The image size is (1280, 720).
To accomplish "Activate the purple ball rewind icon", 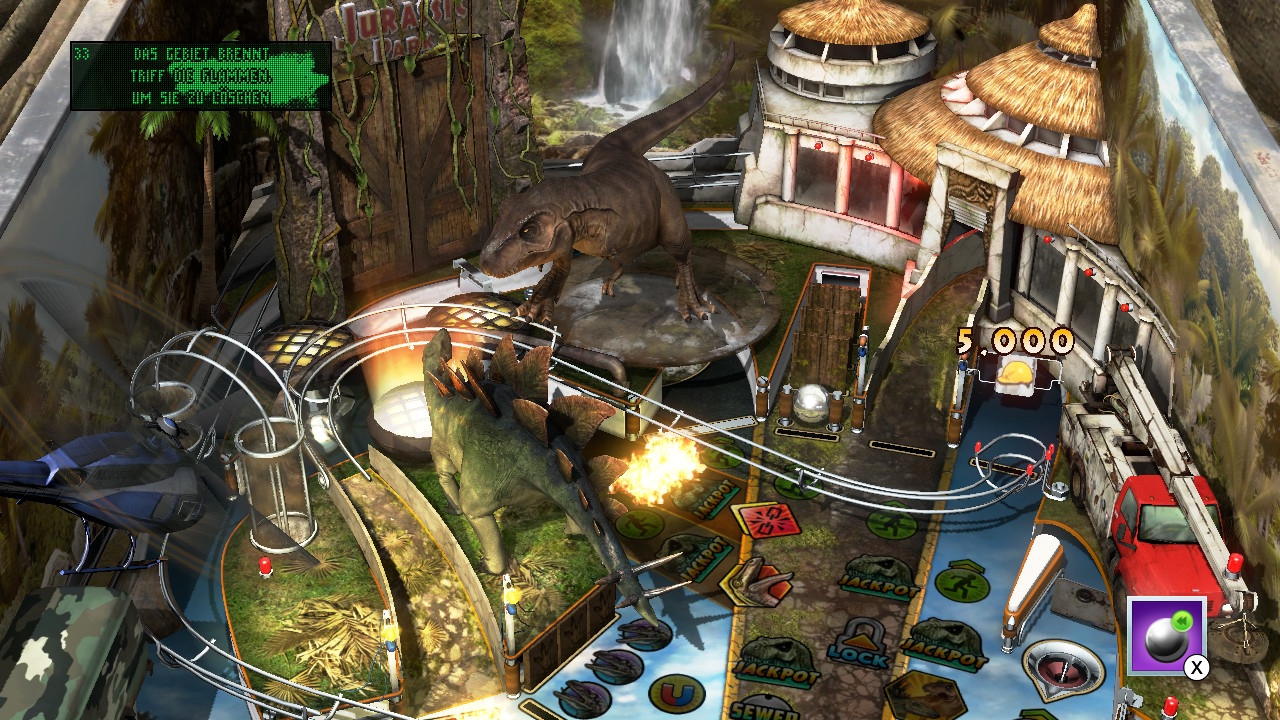I will pos(1166,636).
